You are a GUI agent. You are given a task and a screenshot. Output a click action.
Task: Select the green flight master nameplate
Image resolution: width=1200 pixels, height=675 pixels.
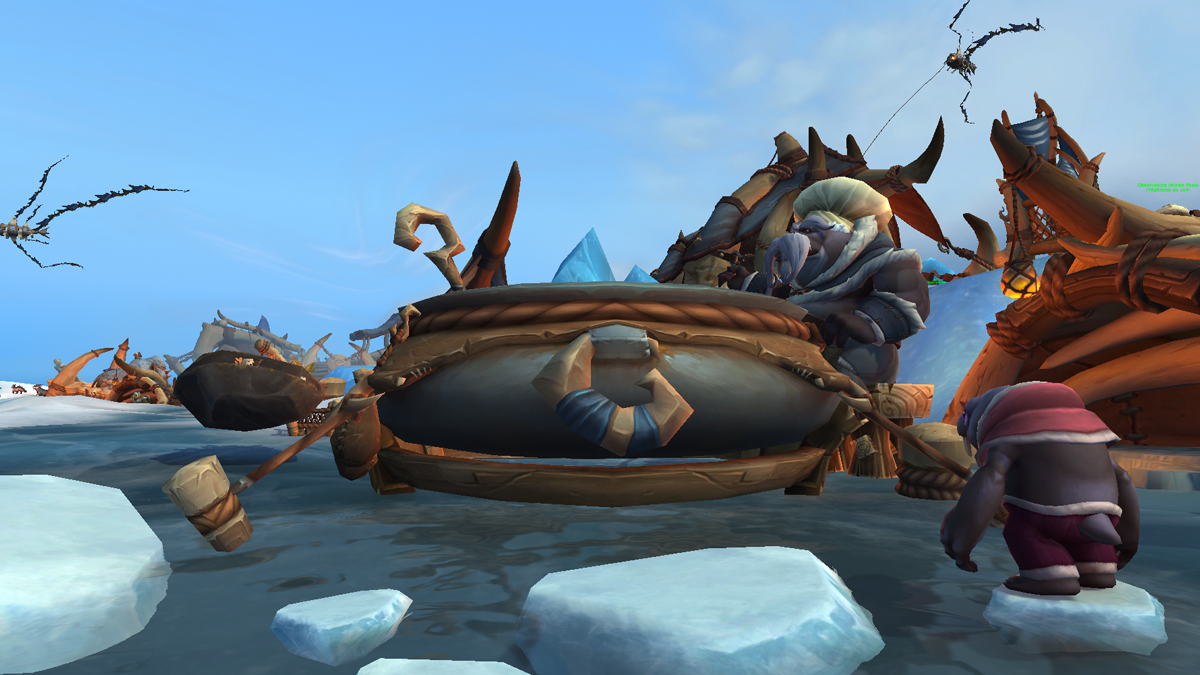pos(1168,188)
